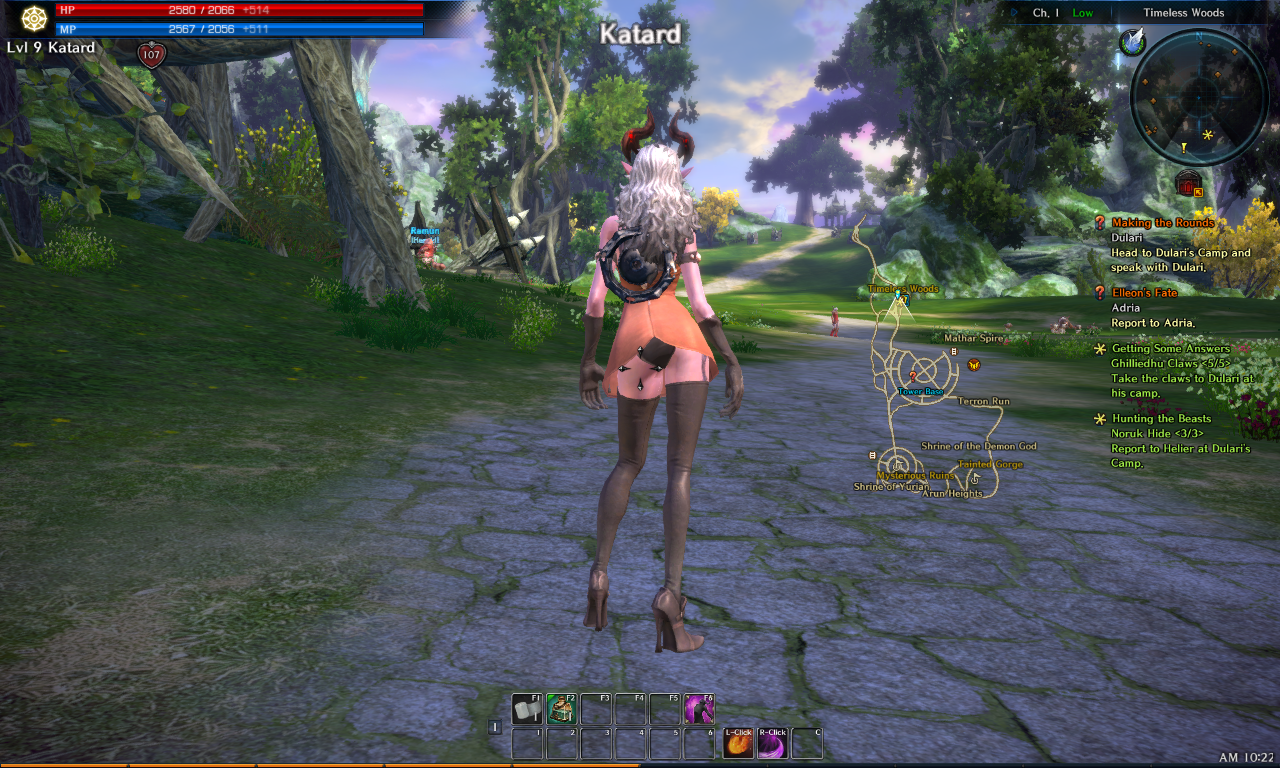The height and width of the screenshot is (768, 1280).
Task: Open the Elleon's Fate quest entry
Action: tap(1144, 293)
